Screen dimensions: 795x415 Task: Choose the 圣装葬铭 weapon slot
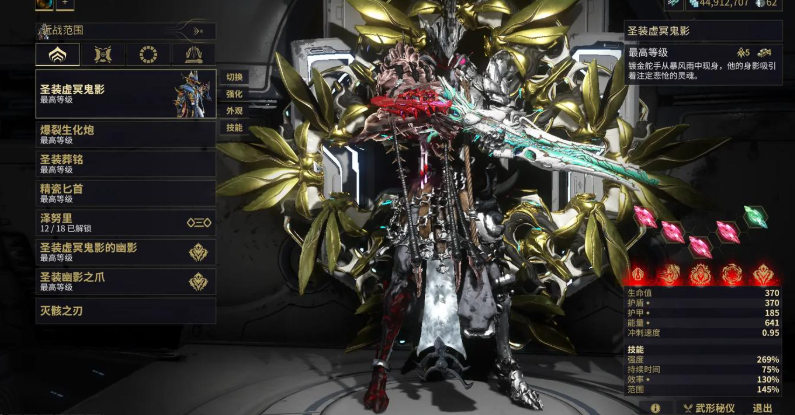[125, 163]
